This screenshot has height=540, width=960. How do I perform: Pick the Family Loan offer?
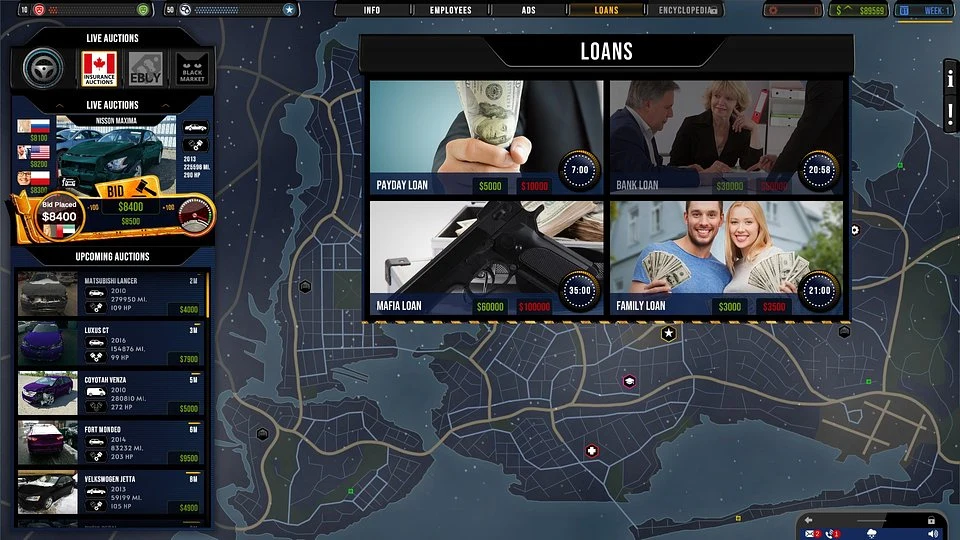click(726, 258)
